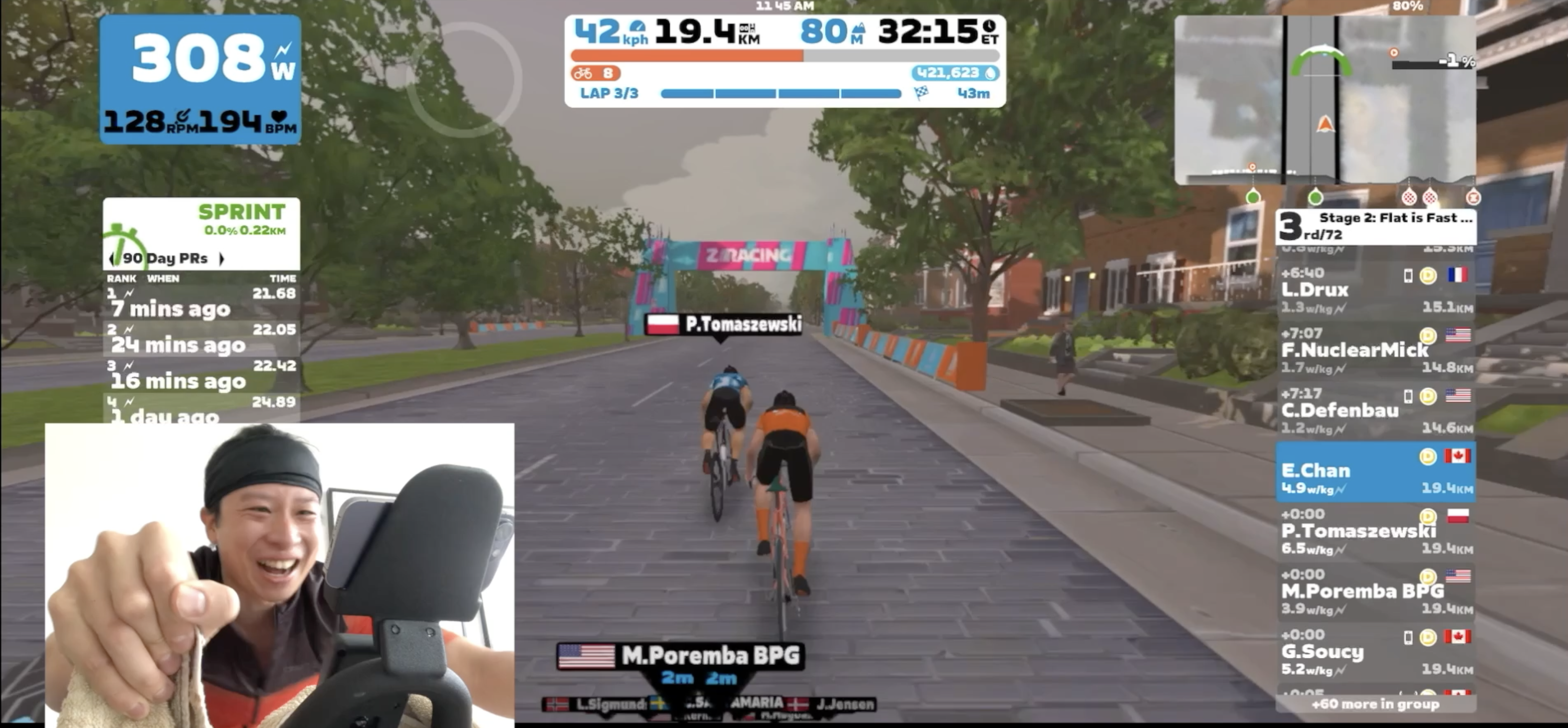Click the Stage 2 race position banner
The height and width of the screenshot is (728, 1568).
(1375, 226)
